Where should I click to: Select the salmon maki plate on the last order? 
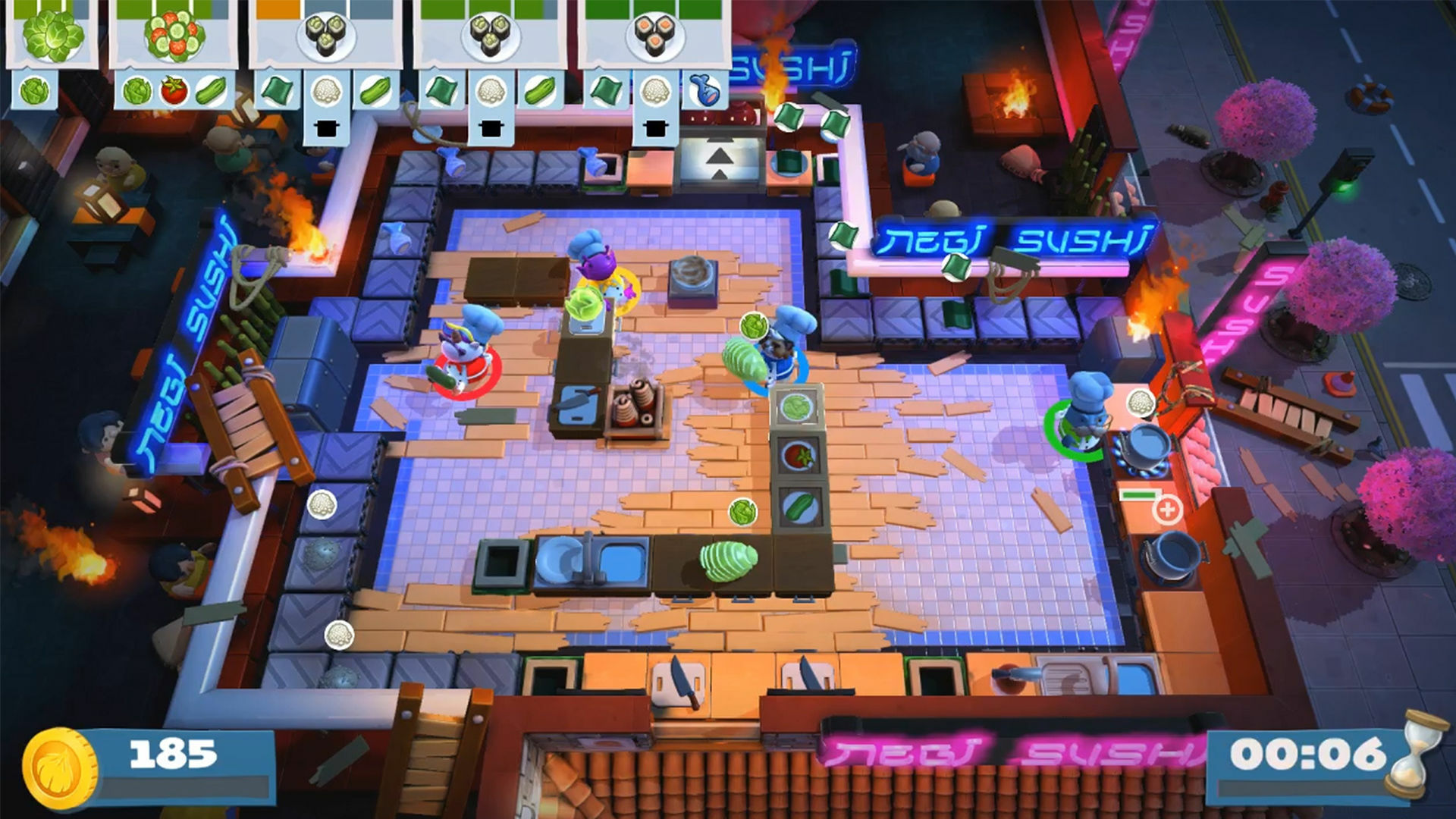(x=654, y=34)
